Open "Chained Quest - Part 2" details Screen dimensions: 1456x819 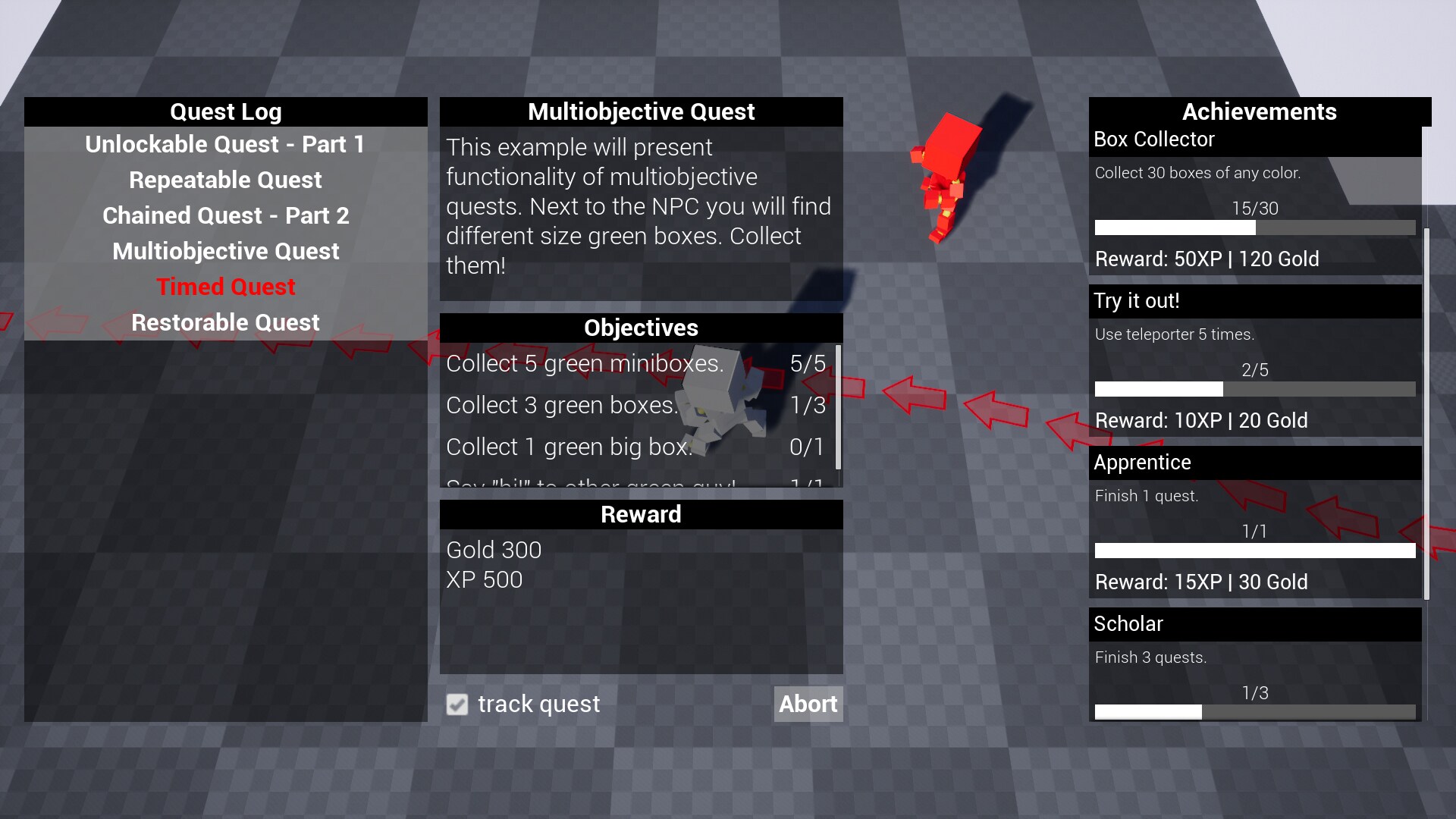pyautogui.click(x=225, y=215)
